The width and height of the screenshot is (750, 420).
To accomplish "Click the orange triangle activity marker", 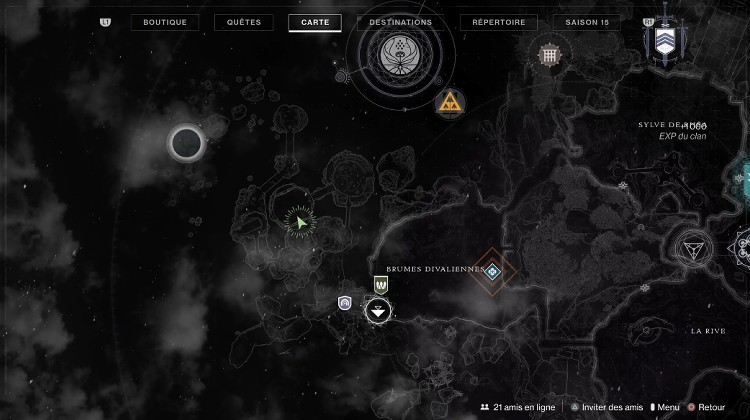I will coord(450,101).
